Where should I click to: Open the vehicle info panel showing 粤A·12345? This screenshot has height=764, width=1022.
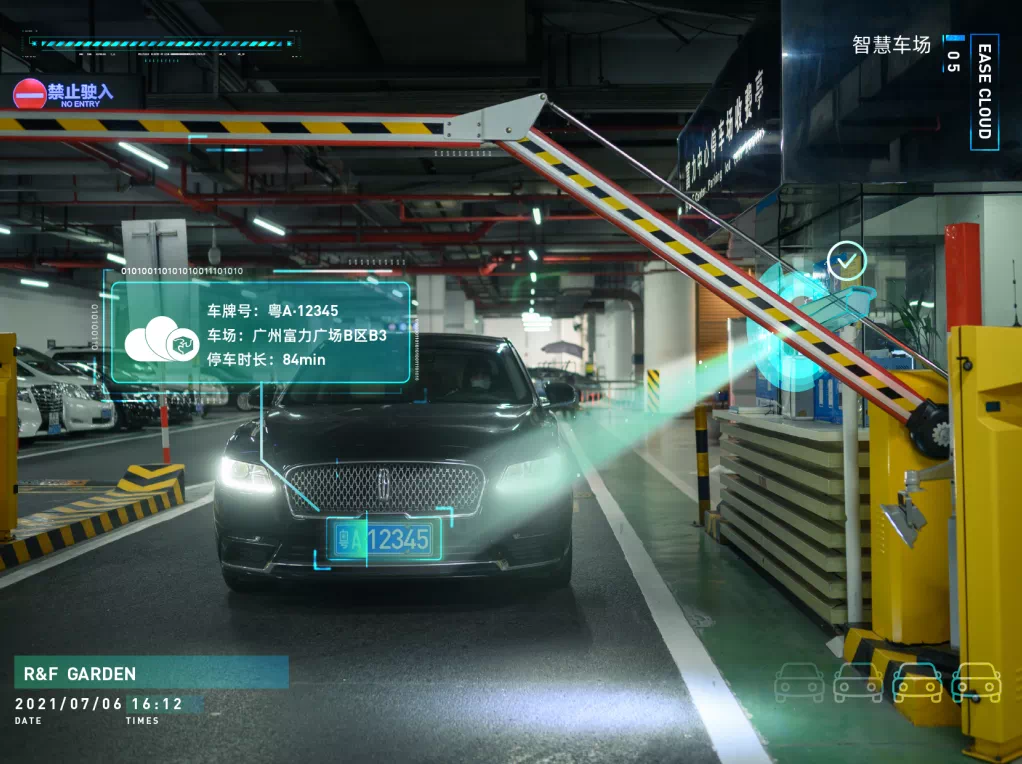(260, 333)
